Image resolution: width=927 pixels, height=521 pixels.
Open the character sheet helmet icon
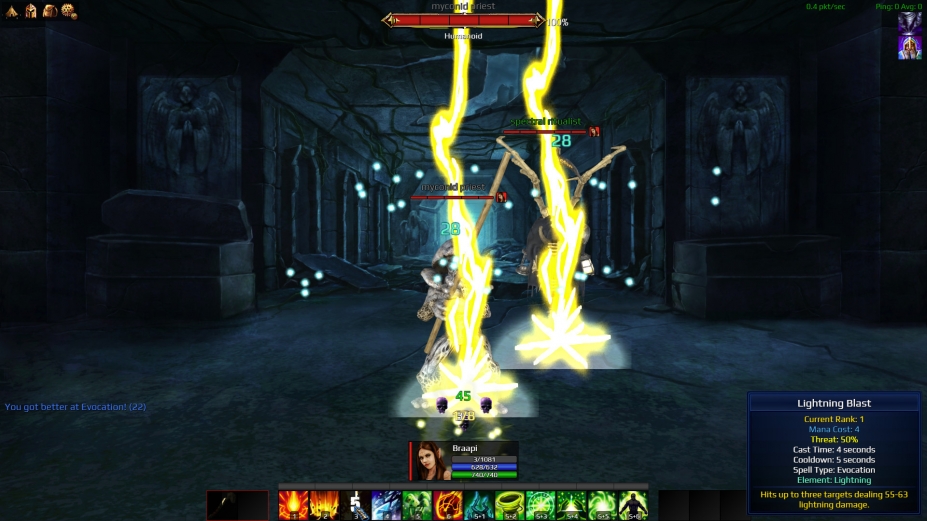[x=31, y=10]
